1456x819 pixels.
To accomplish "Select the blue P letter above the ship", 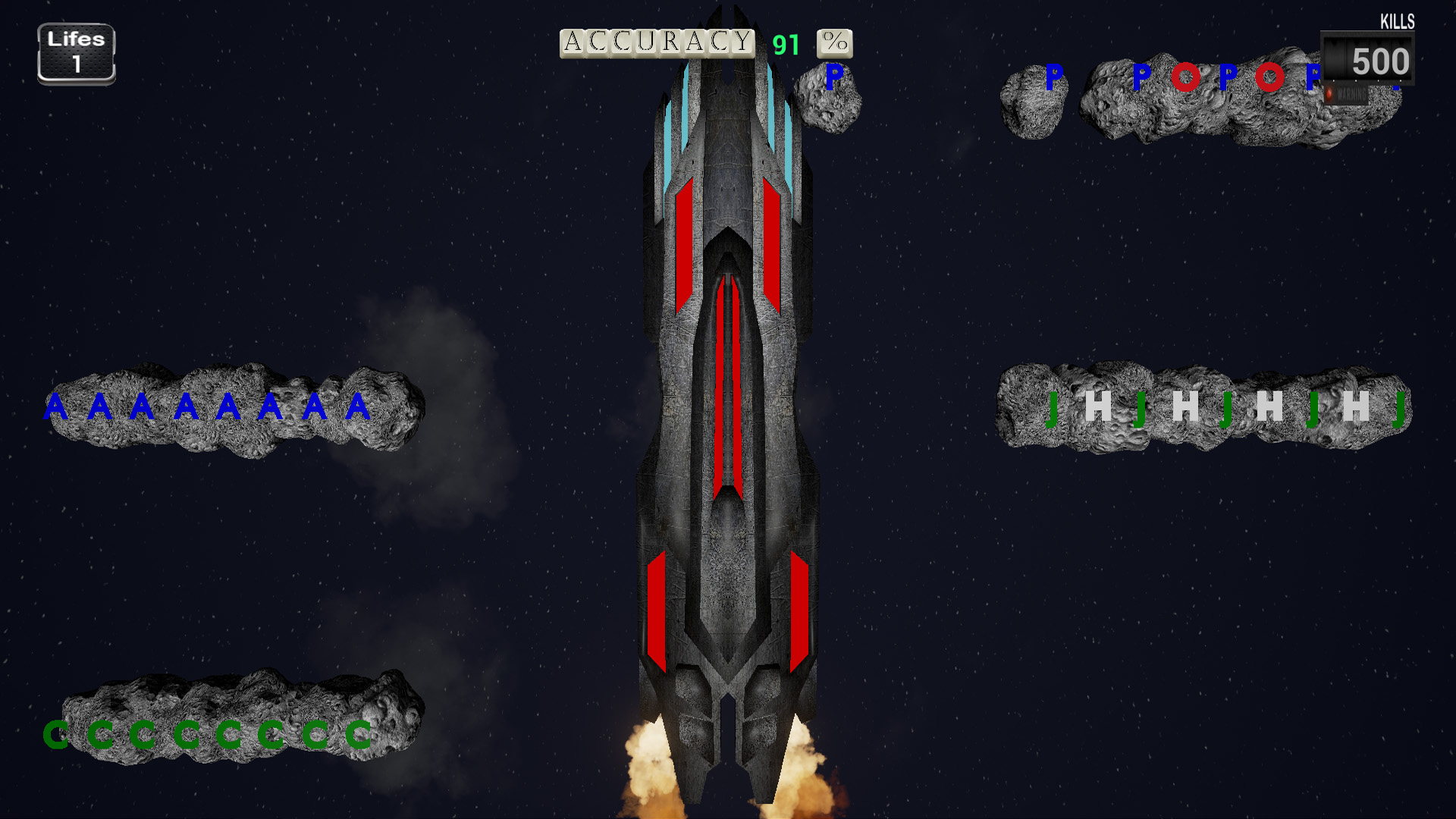I will (x=834, y=76).
